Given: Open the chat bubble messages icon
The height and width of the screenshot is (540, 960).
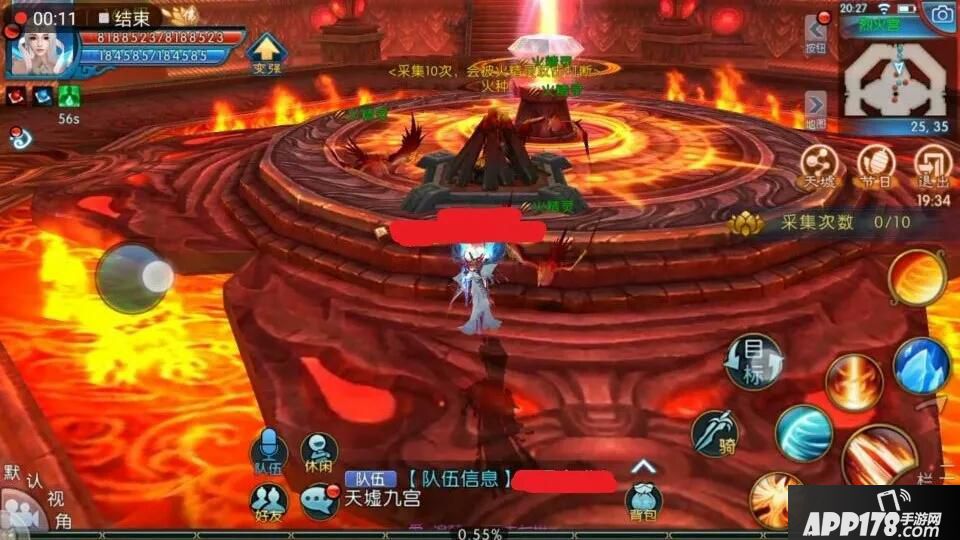Looking at the screenshot, I should point(320,501).
